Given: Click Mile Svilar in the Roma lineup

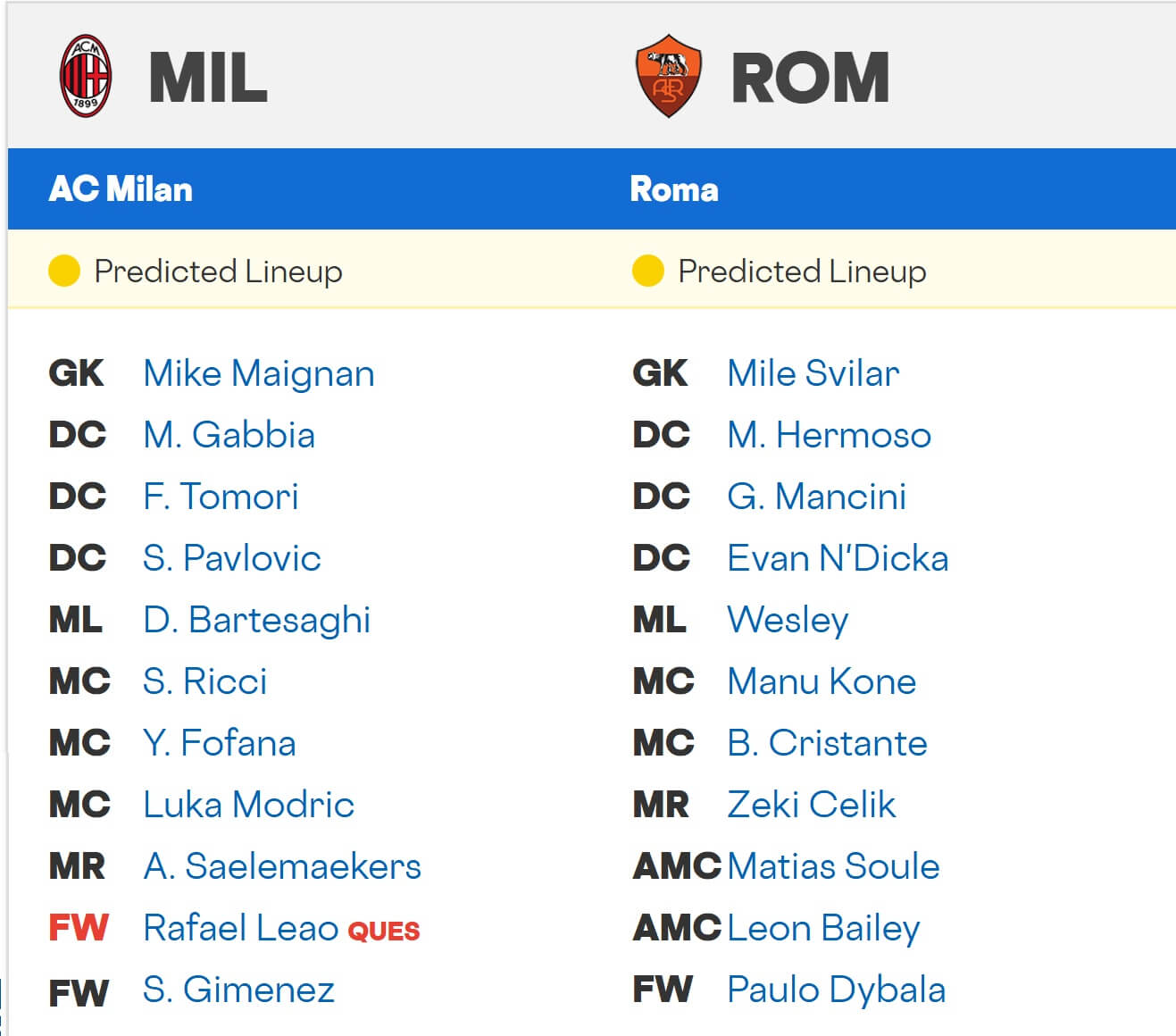Looking at the screenshot, I should coord(813,374).
